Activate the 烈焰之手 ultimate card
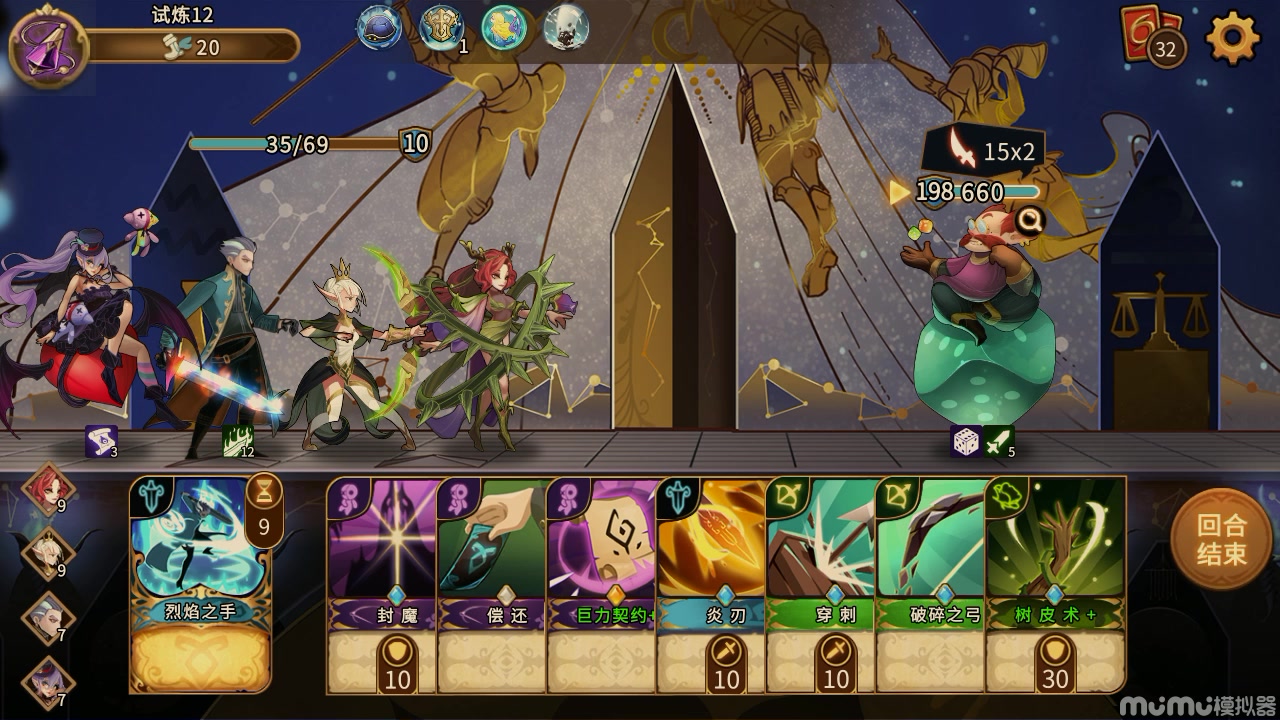The height and width of the screenshot is (720, 1280). pyautogui.click(x=201, y=584)
